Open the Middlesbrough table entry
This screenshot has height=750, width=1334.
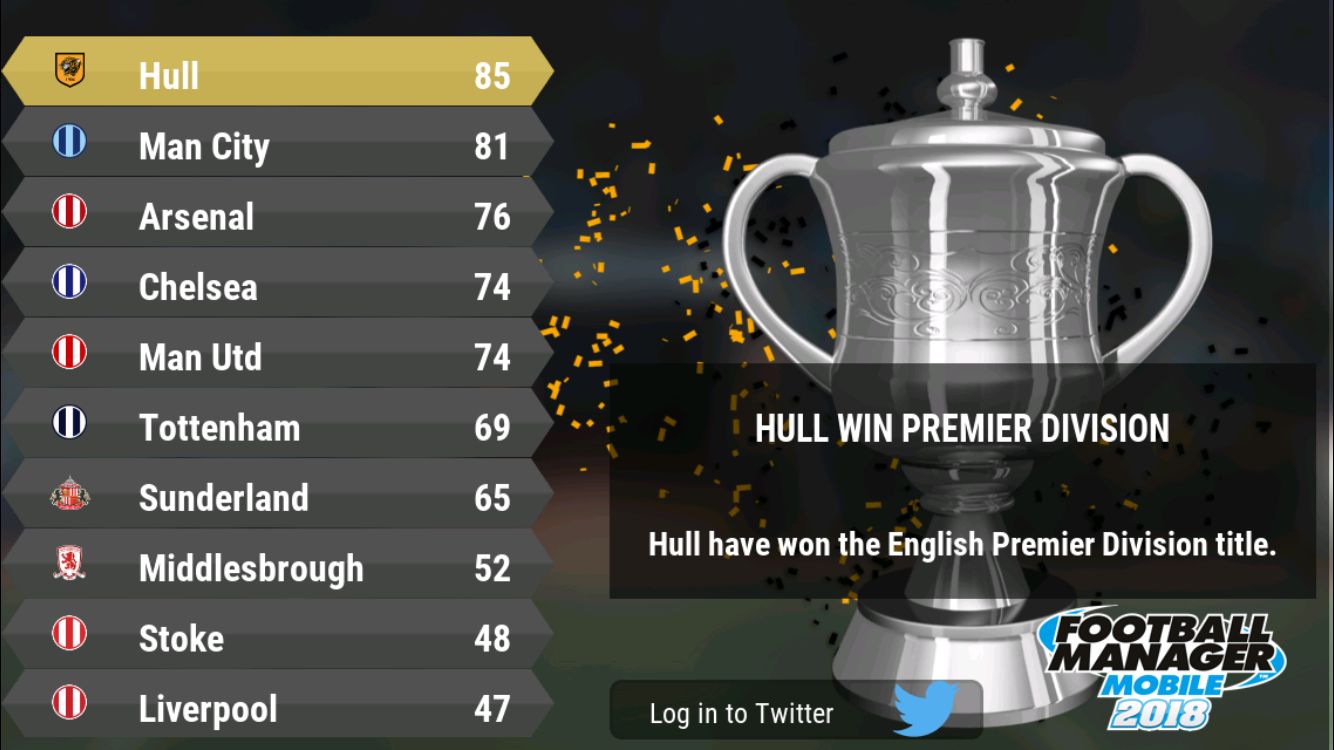[x=278, y=568]
